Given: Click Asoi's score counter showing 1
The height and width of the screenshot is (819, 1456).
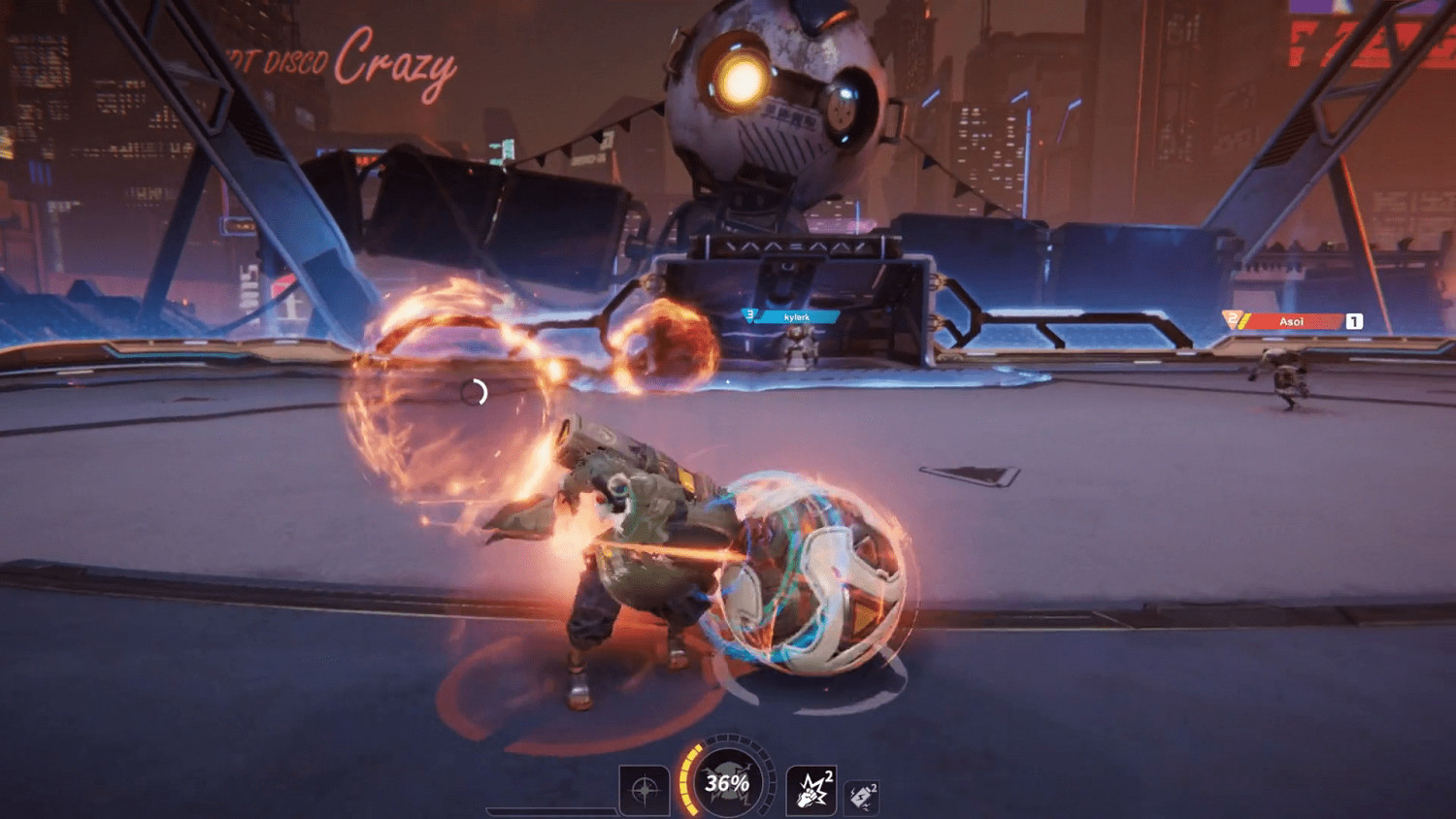Looking at the screenshot, I should [x=1353, y=319].
